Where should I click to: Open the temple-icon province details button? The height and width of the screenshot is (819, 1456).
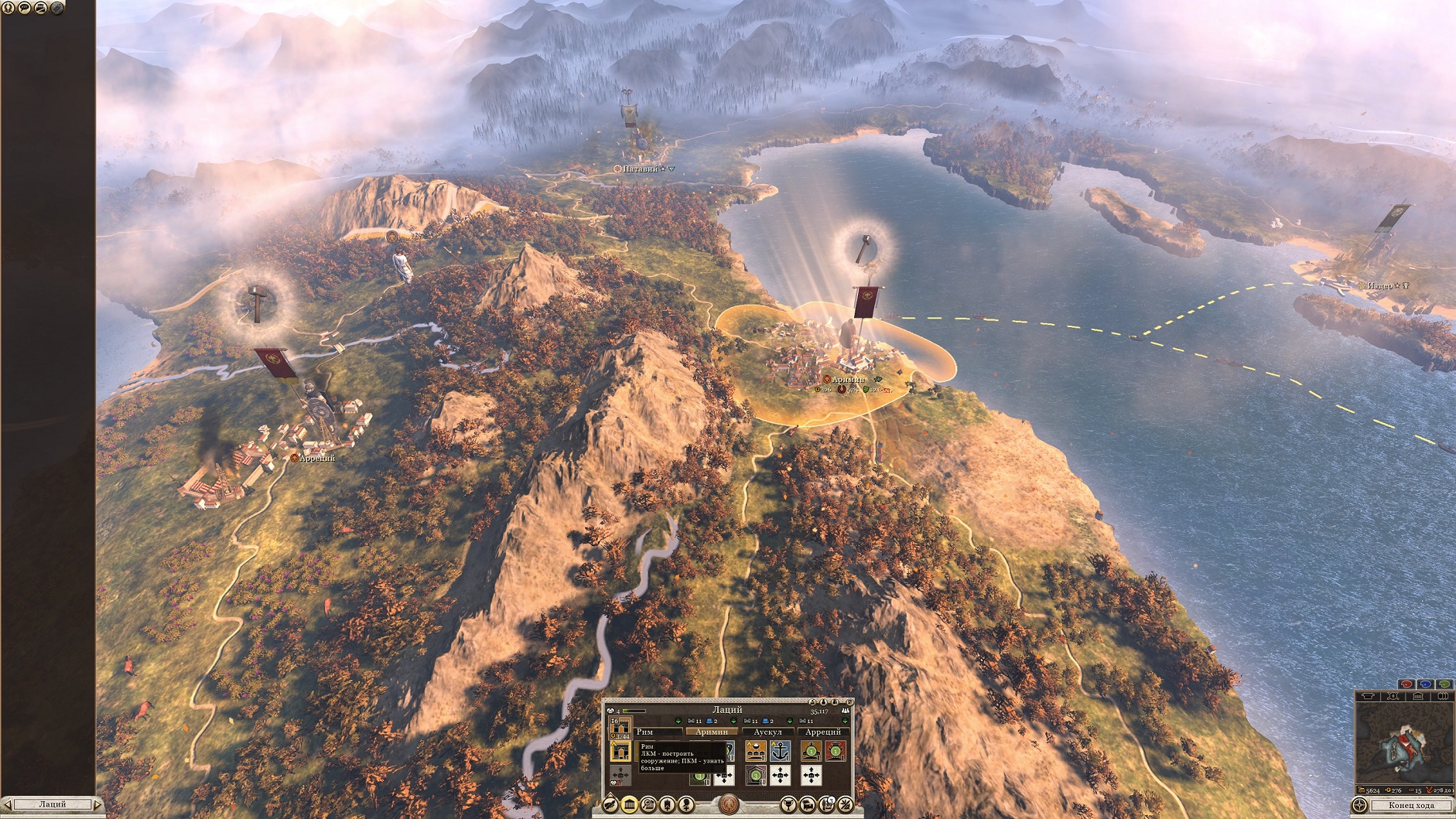(x=630, y=805)
